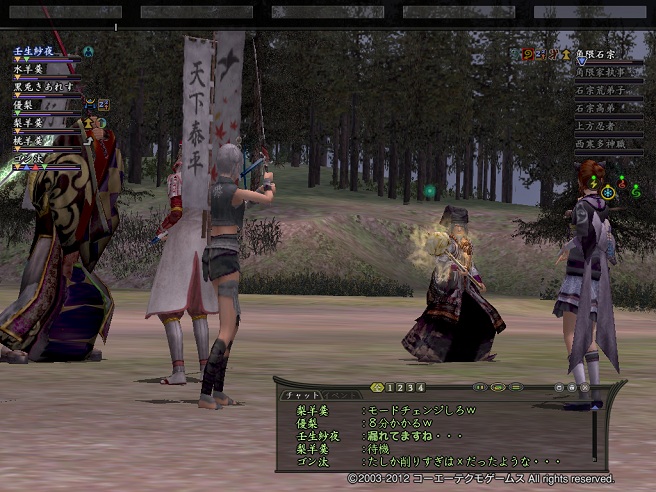Switch chat to channel 1

click(391, 387)
